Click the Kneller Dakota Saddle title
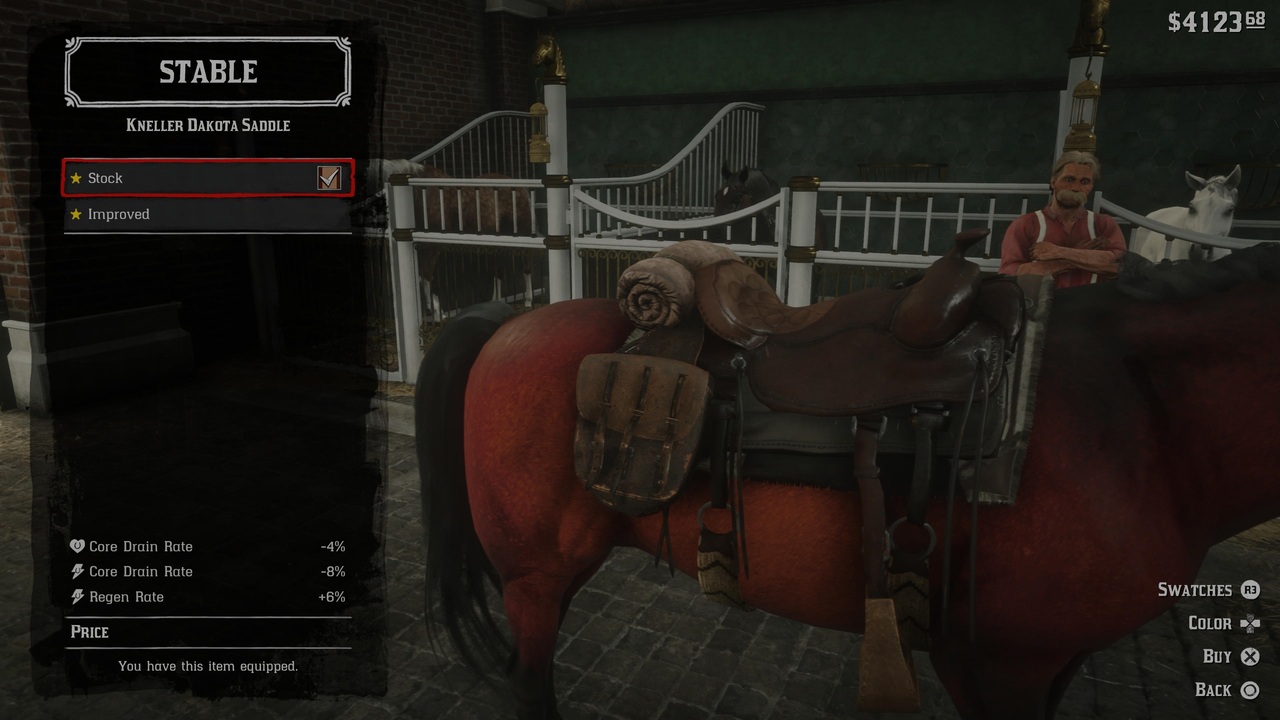 click(207, 125)
